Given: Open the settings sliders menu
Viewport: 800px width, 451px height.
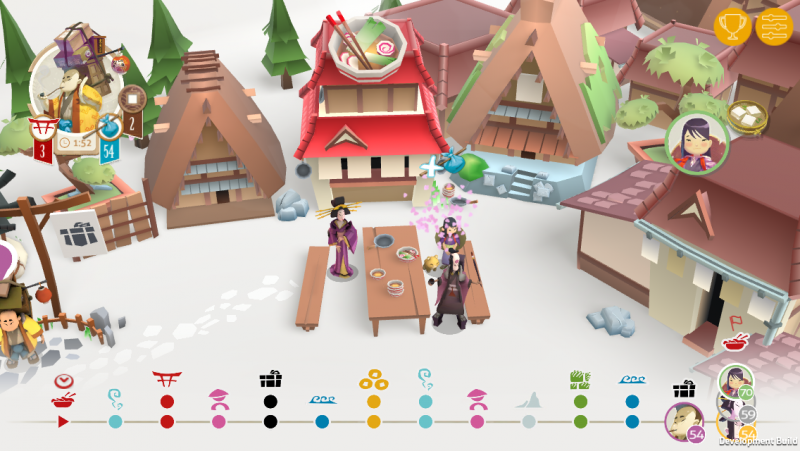Looking at the screenshot, I should (x=774, y=26).
